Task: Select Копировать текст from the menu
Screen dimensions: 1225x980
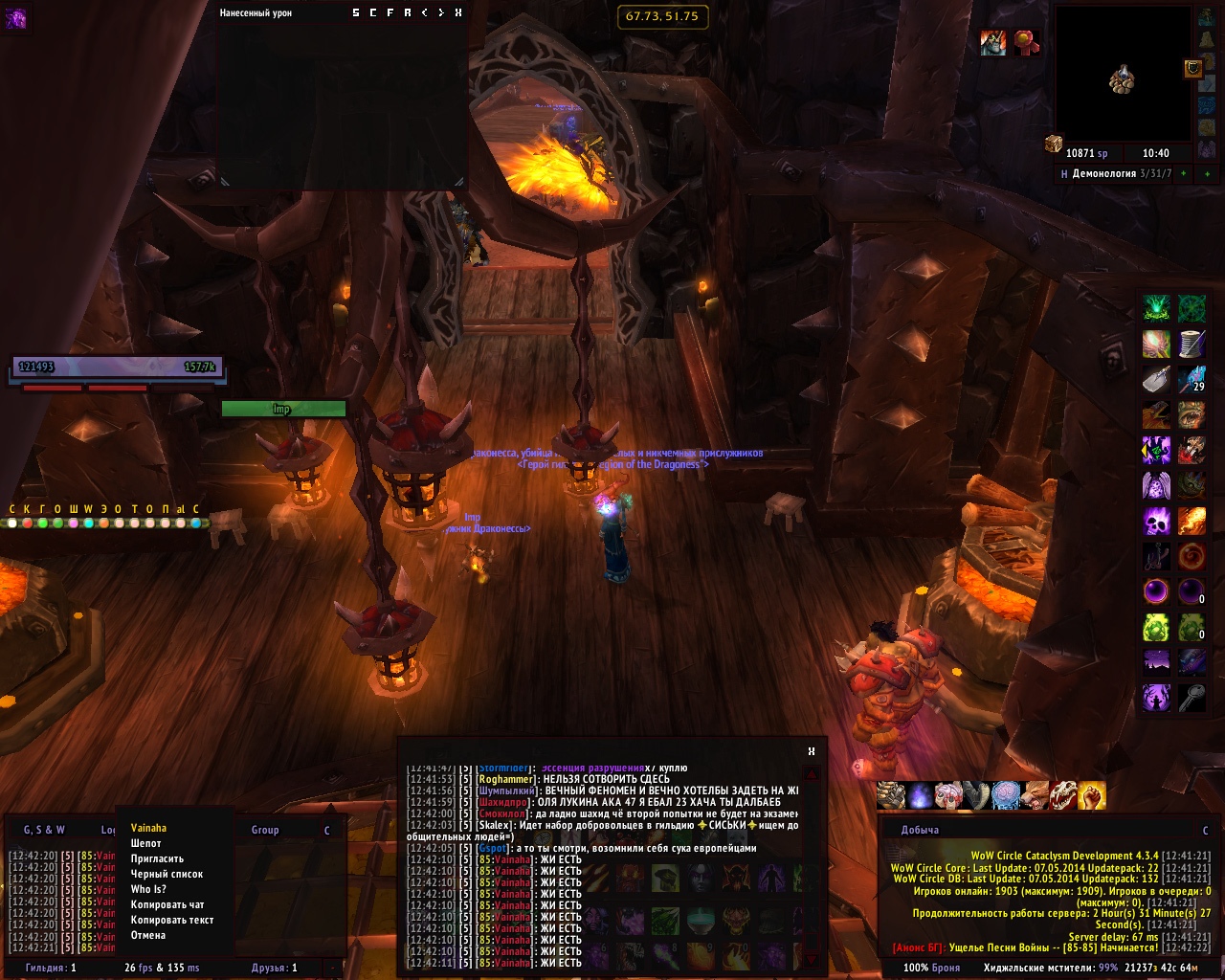Action: (172, 920)
